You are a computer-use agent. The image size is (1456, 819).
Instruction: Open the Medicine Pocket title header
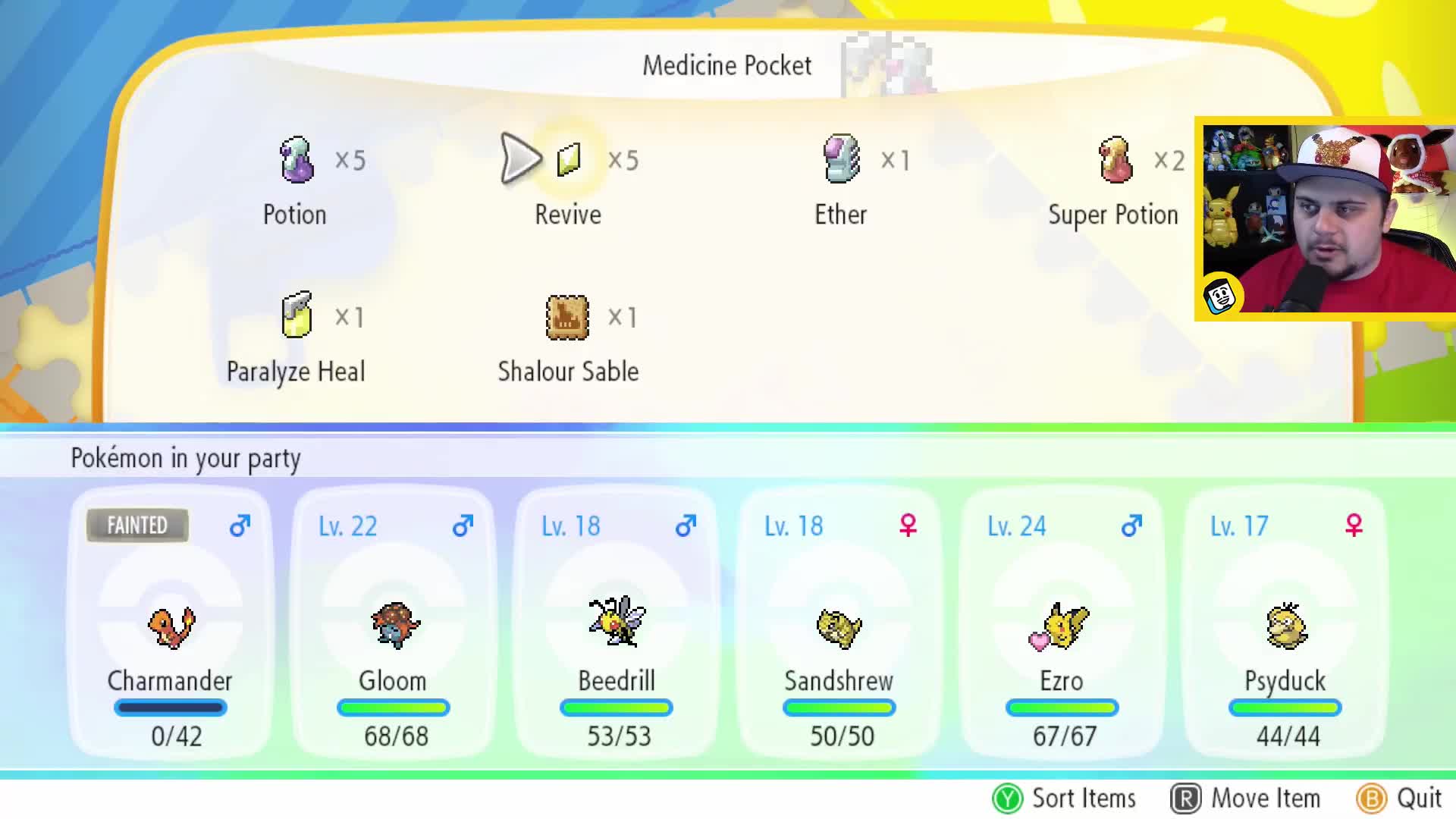727,65
